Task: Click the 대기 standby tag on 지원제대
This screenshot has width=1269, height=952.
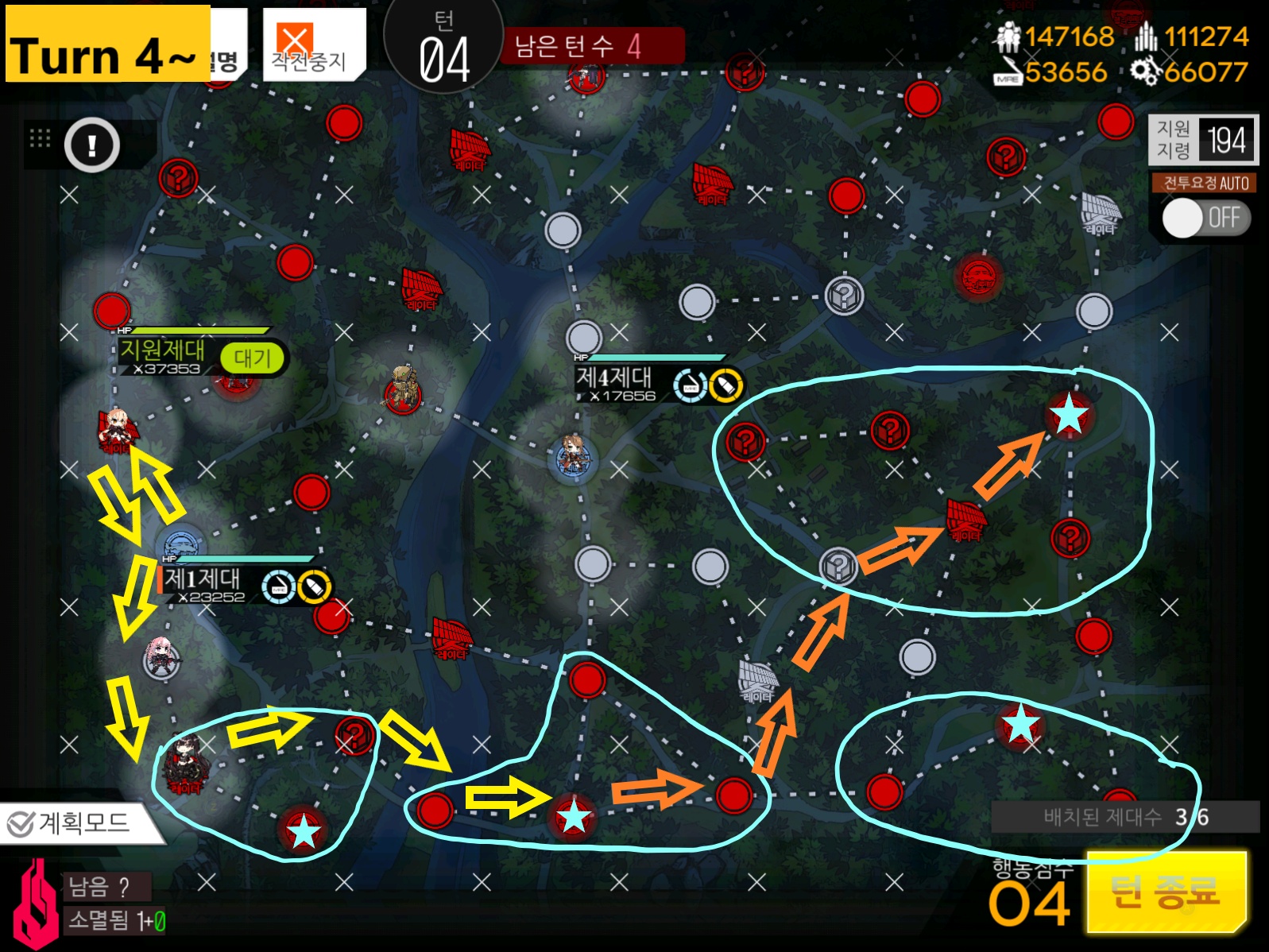Action: 253,359
